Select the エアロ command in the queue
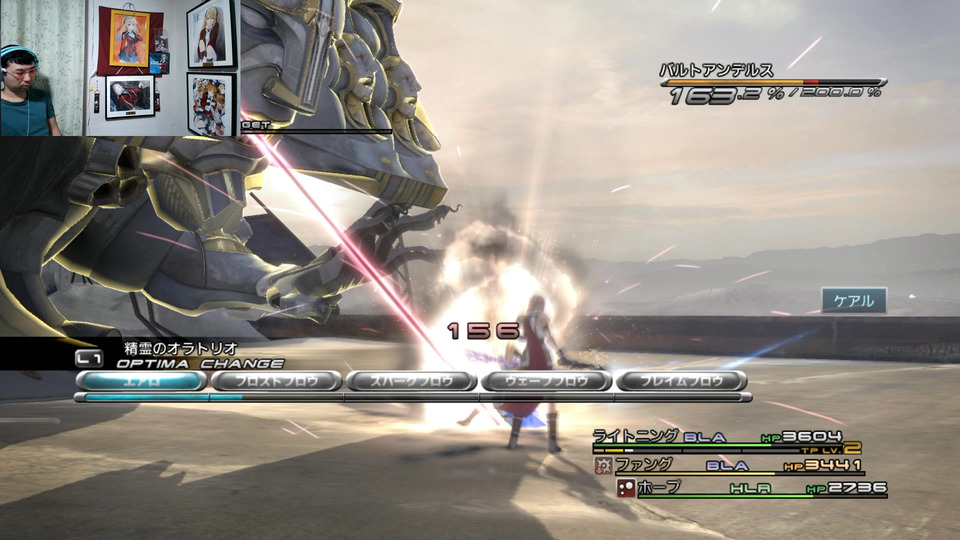 tap(141, 381)
